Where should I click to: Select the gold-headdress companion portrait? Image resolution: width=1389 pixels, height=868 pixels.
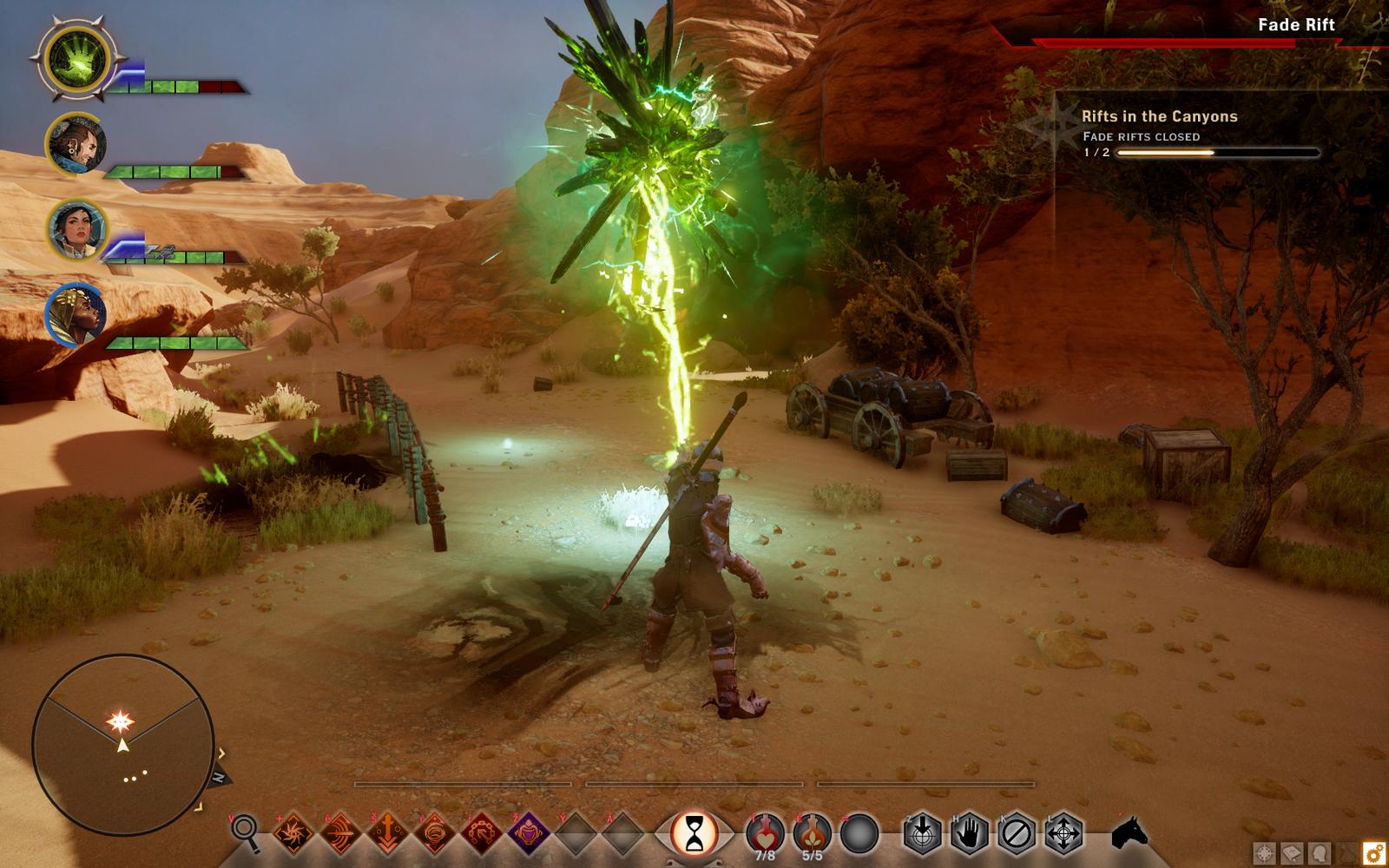(x=76, y=314)
